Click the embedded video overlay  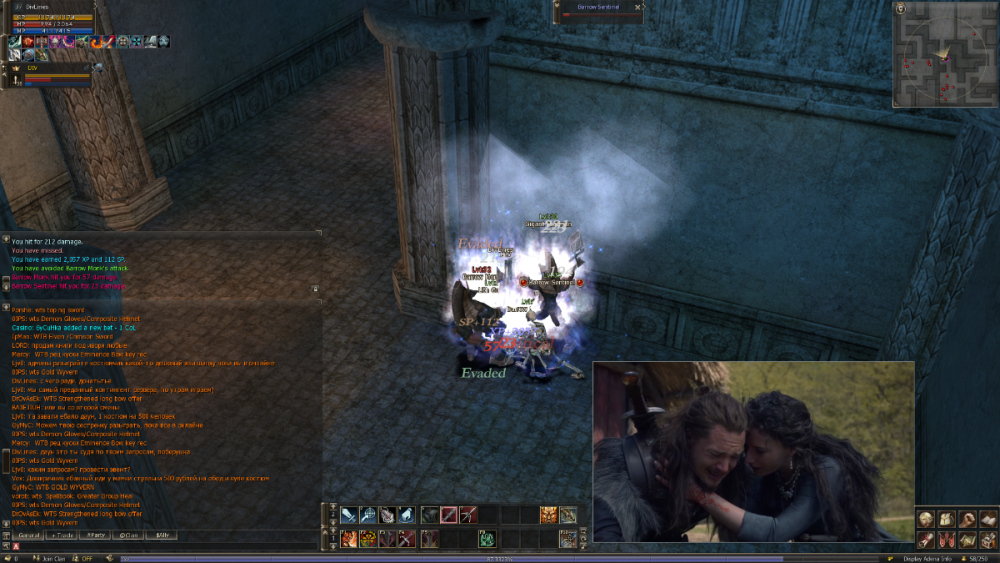pyautogui.click(x=753, y=451)
